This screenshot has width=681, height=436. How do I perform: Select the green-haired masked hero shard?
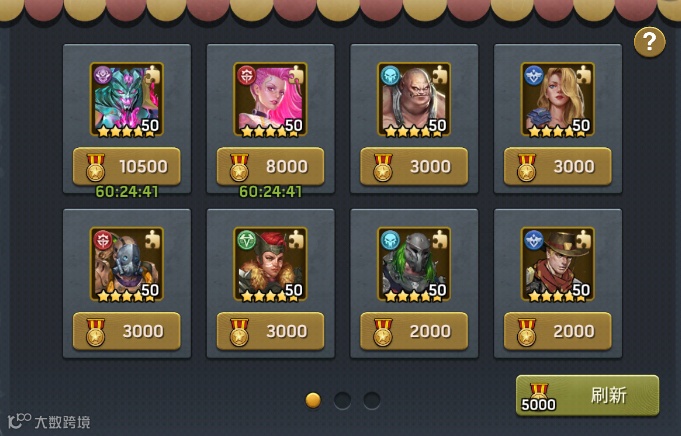point(414,263)
